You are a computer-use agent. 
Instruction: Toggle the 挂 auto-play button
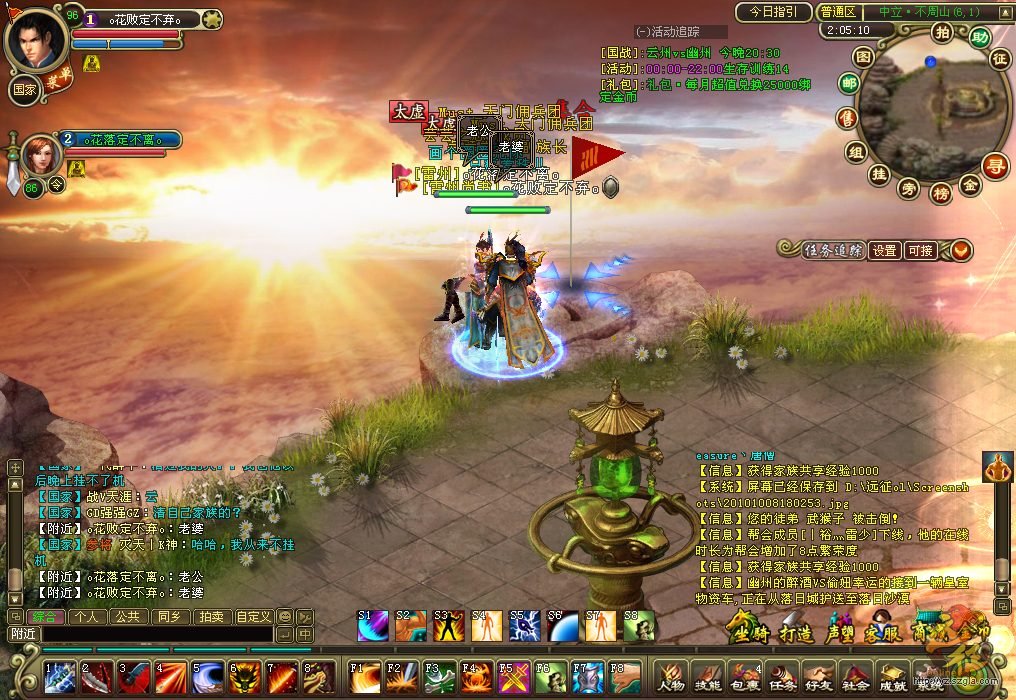(879, 174)
